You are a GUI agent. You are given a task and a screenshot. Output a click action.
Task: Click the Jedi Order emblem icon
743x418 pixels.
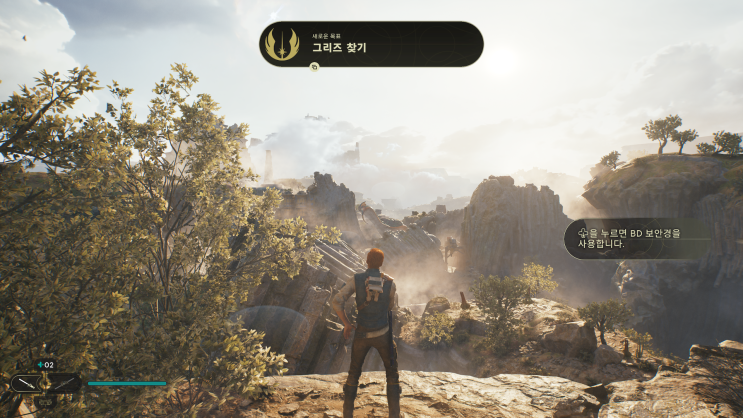click(282, 44)
